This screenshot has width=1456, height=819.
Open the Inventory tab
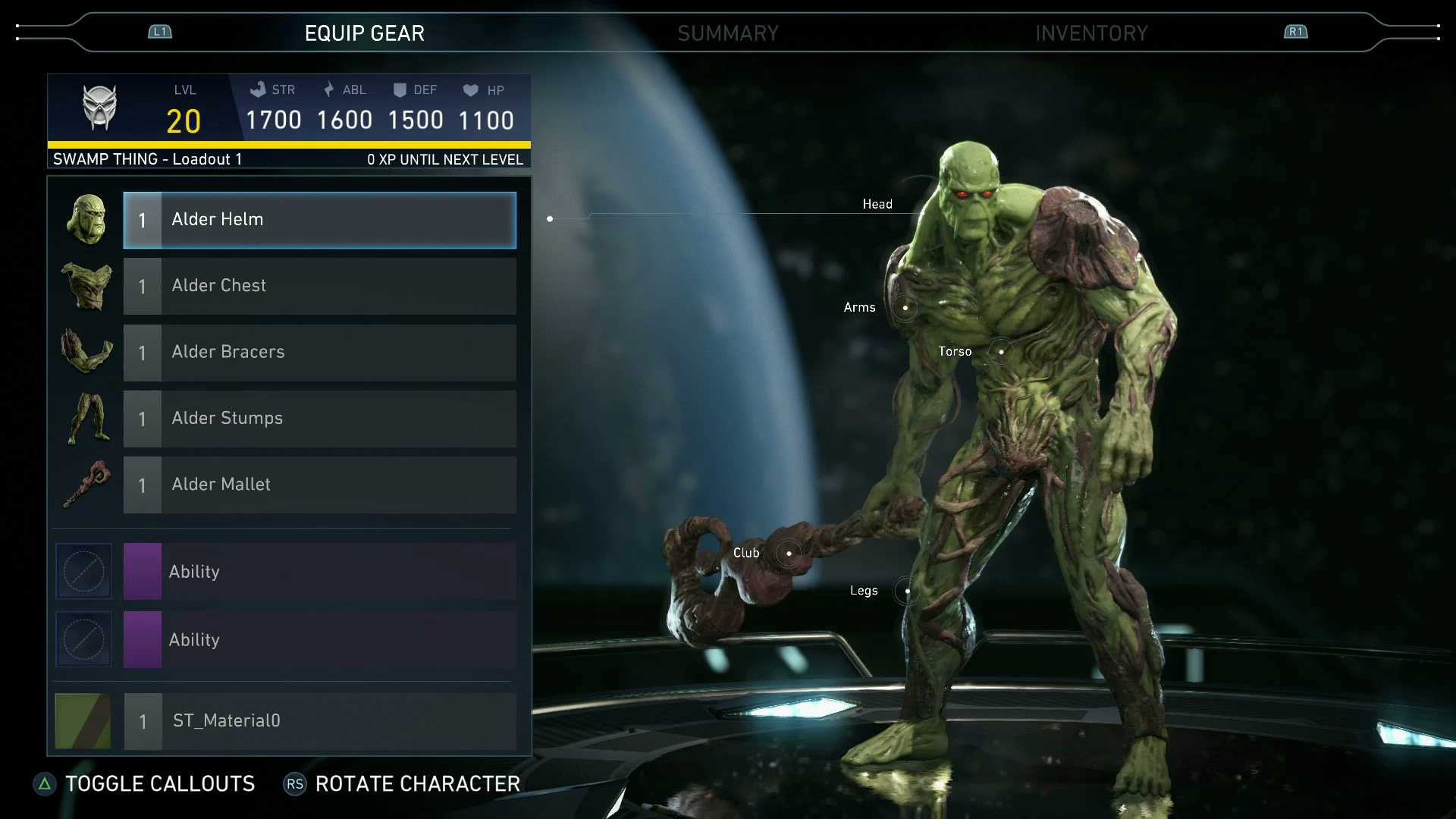click(1091, 33)
